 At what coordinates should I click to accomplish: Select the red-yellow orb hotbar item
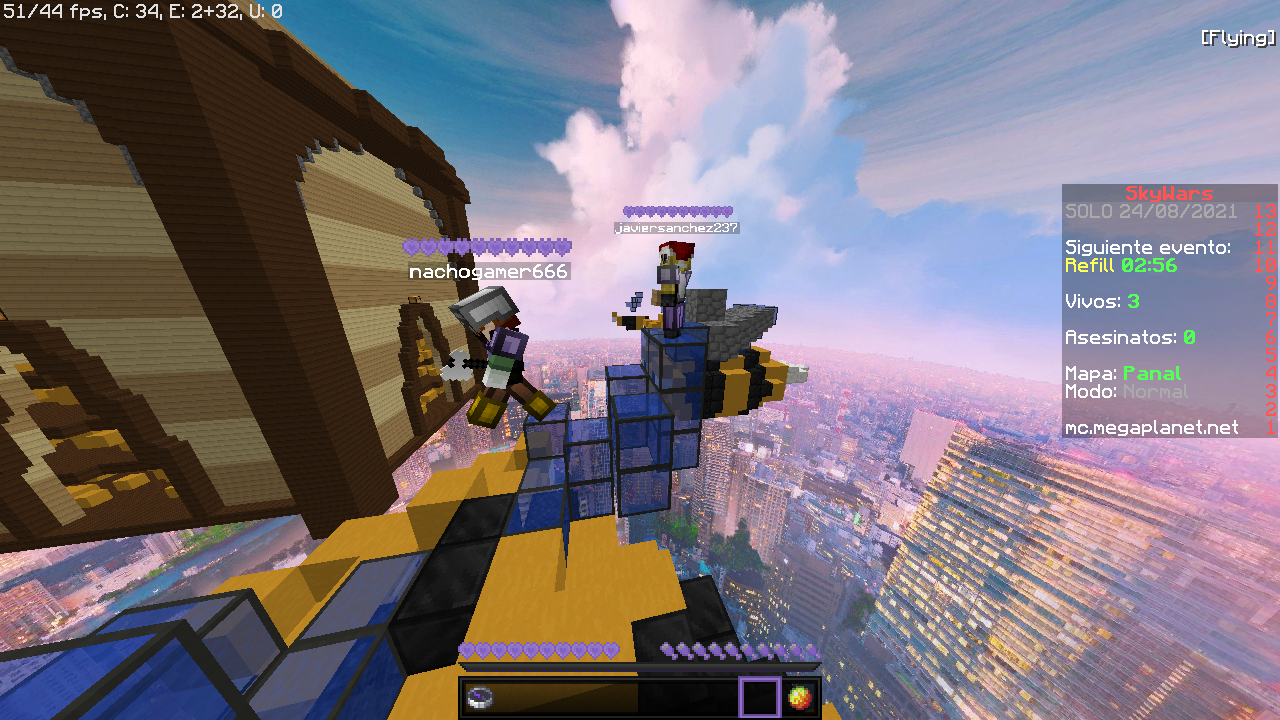point(799,697)
